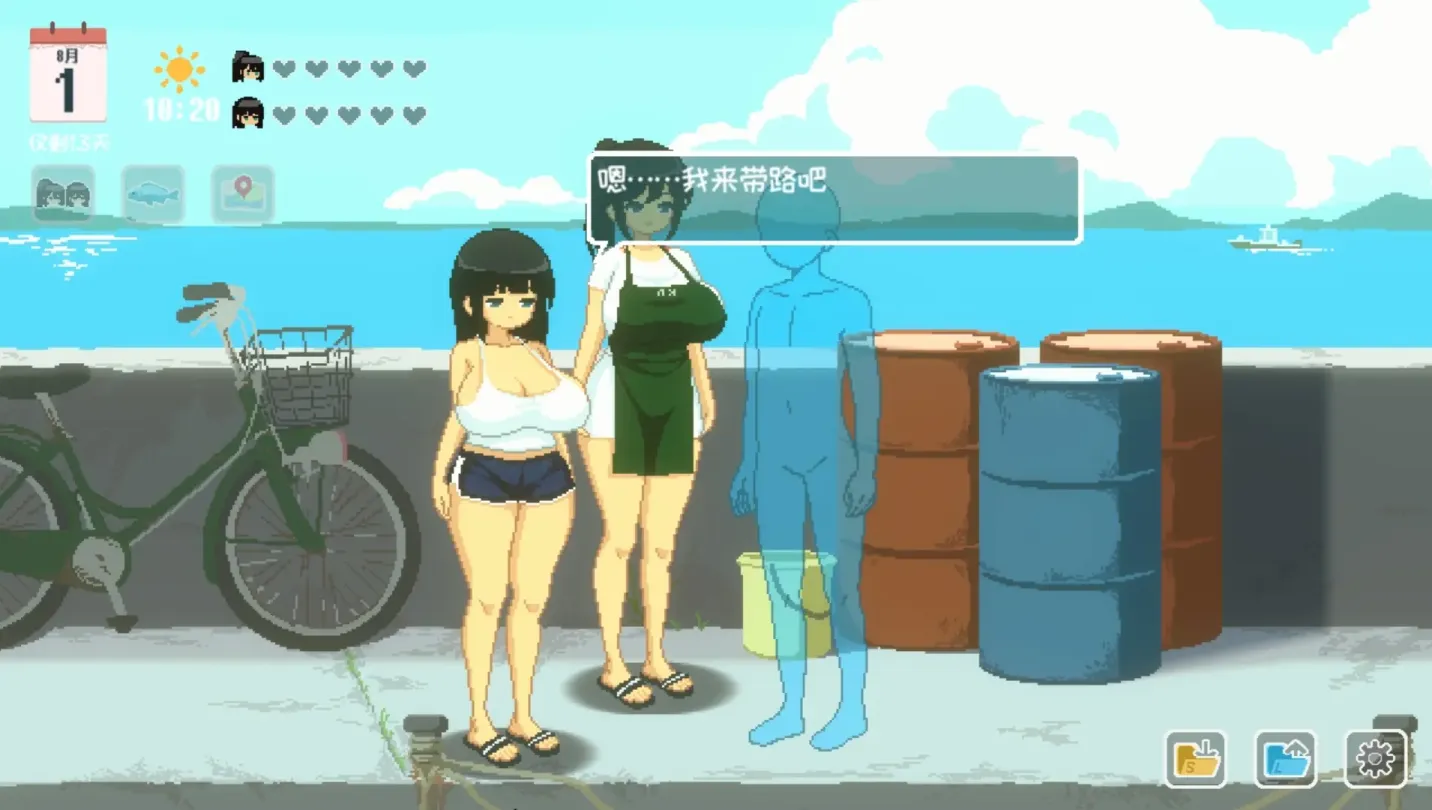Open the settings gear menu
Viewport: 1432px width, 810px height.
(x=1378, y=758)
